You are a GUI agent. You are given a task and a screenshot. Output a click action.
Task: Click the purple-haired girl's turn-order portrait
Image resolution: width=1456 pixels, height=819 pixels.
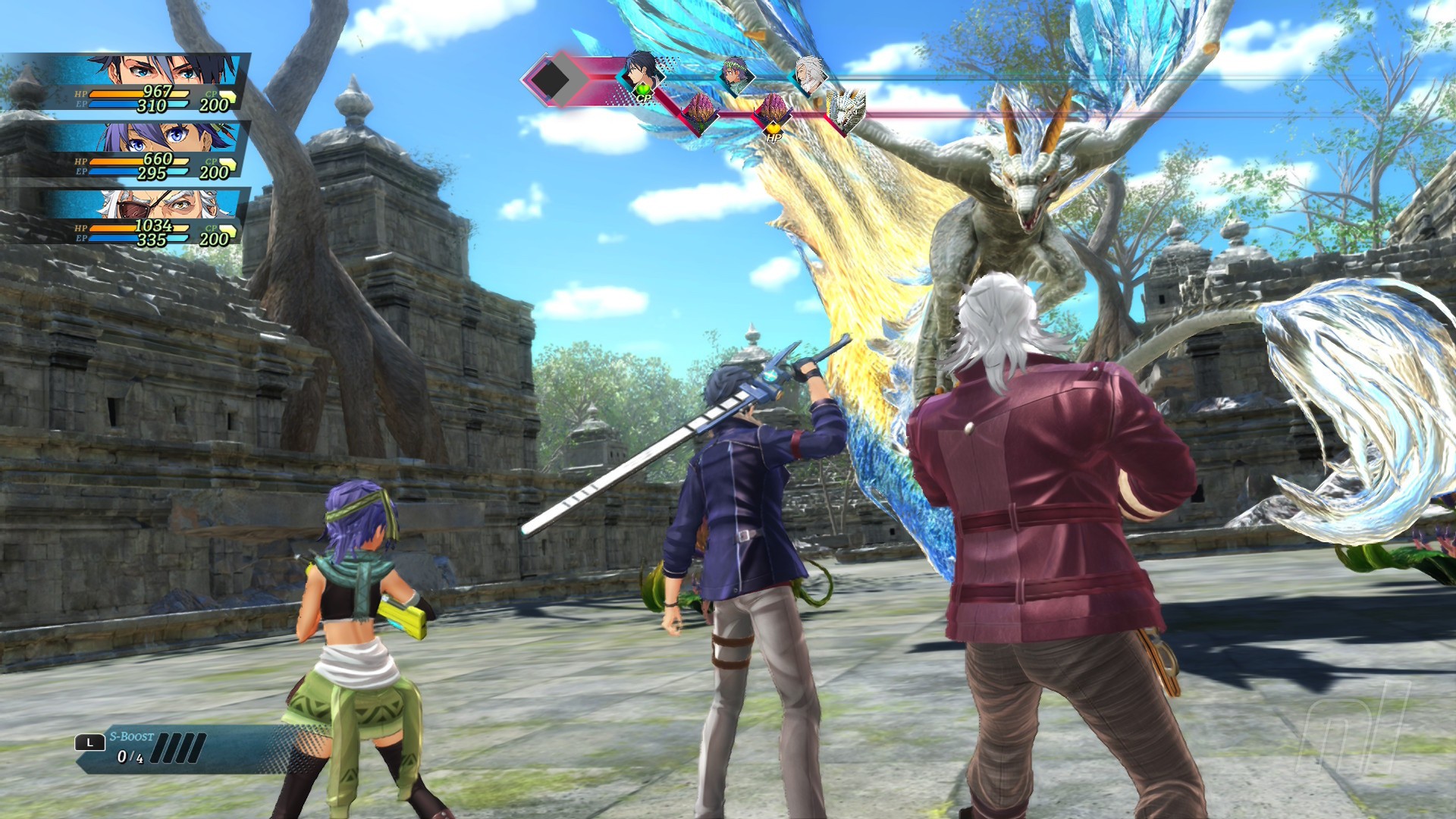tap(734, 74)
